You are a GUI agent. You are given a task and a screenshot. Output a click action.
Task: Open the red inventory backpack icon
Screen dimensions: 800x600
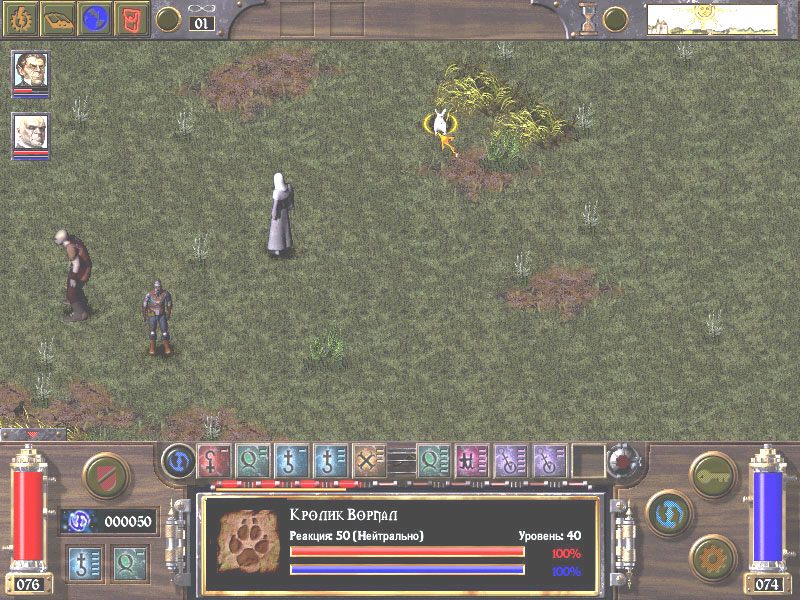(x=131, y=18)
